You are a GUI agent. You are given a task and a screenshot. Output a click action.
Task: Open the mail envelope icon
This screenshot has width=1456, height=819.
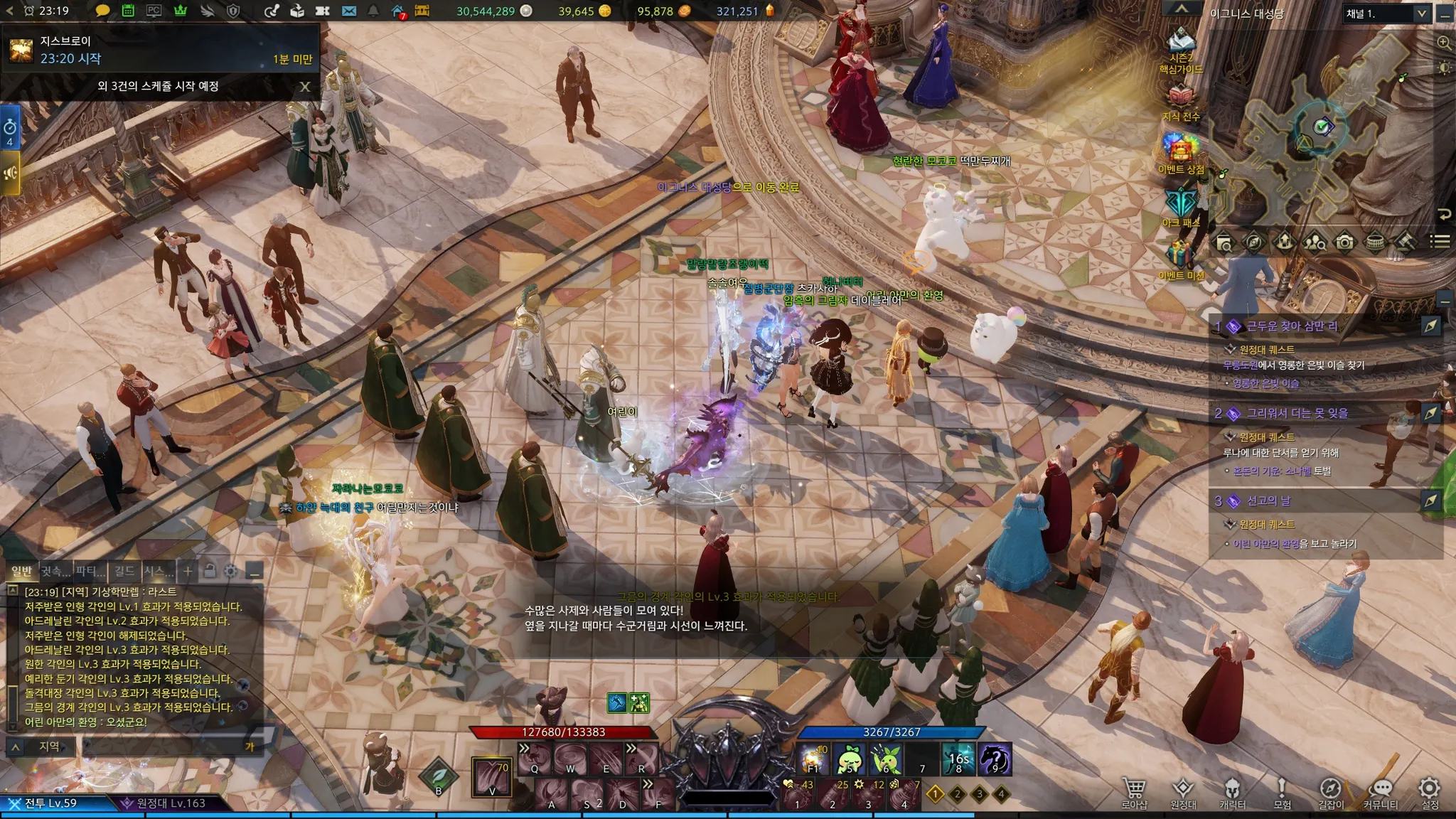(x=348, y=11)
